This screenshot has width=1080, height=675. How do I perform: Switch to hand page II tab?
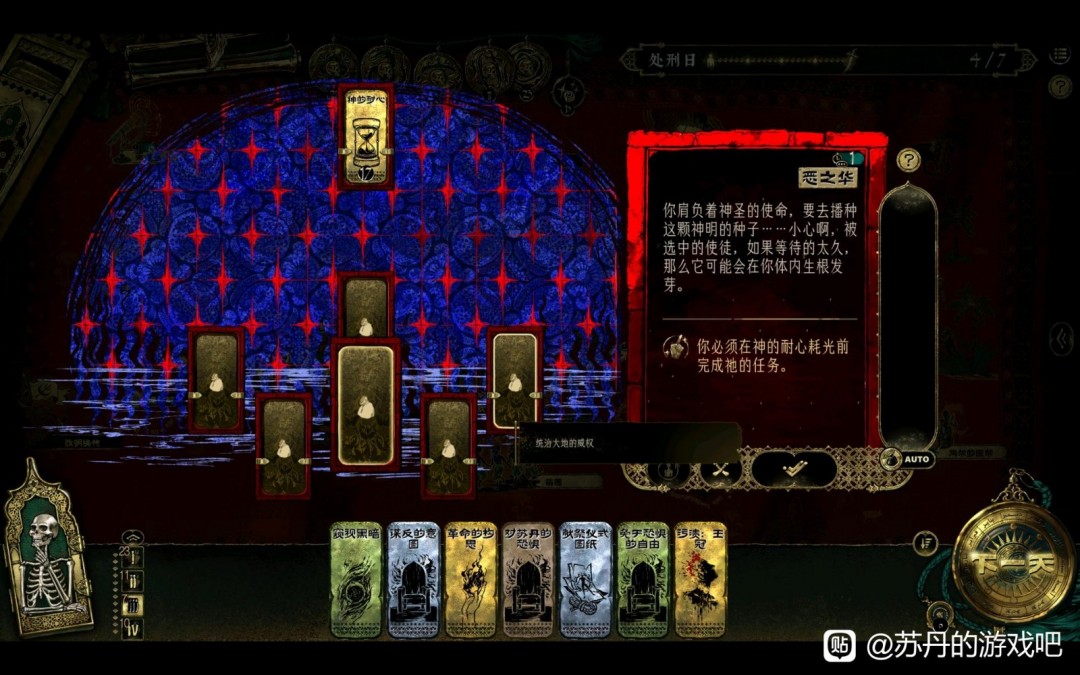tap(133, 581)
